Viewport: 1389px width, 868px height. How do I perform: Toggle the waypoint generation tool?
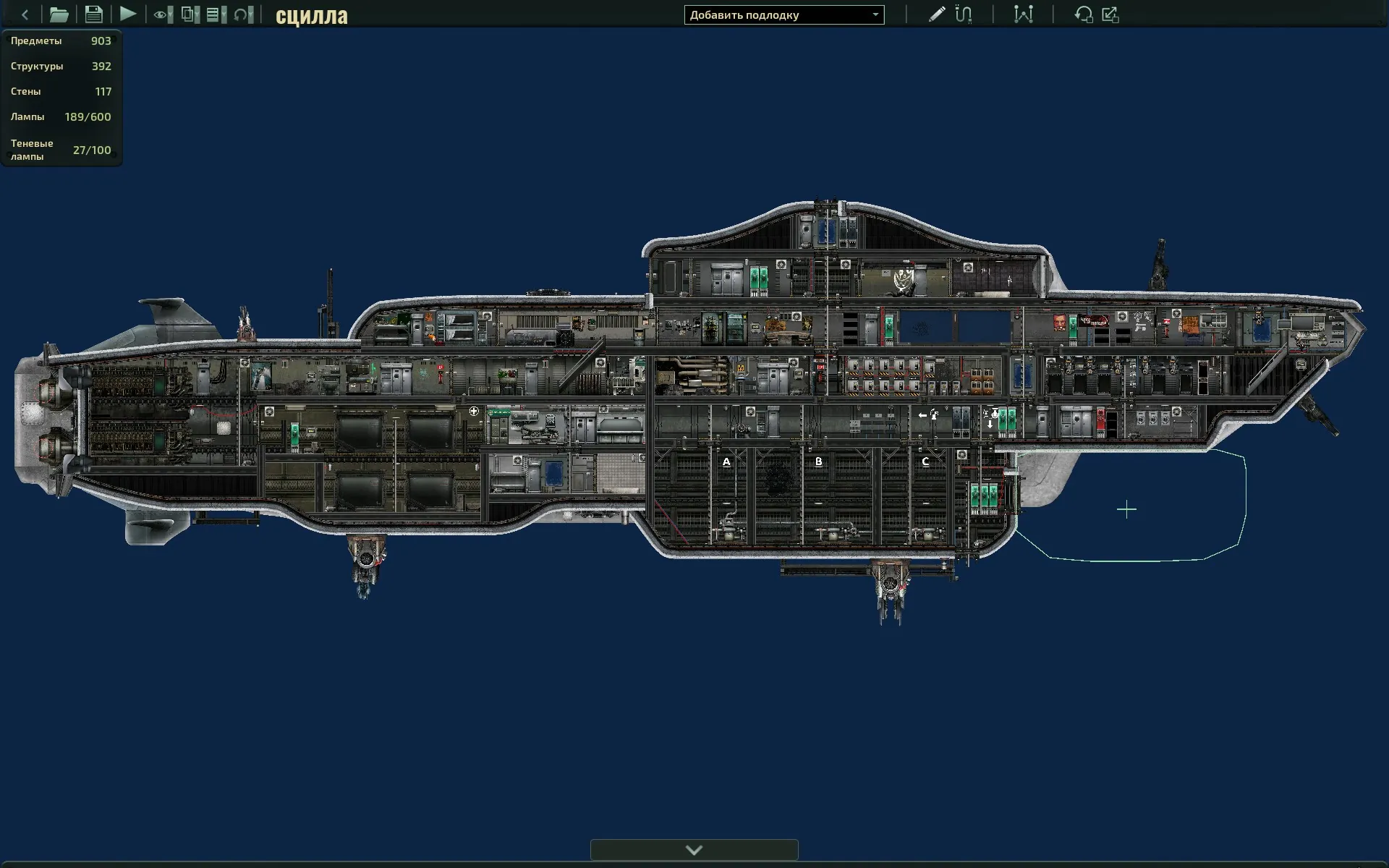point(1023,14)
